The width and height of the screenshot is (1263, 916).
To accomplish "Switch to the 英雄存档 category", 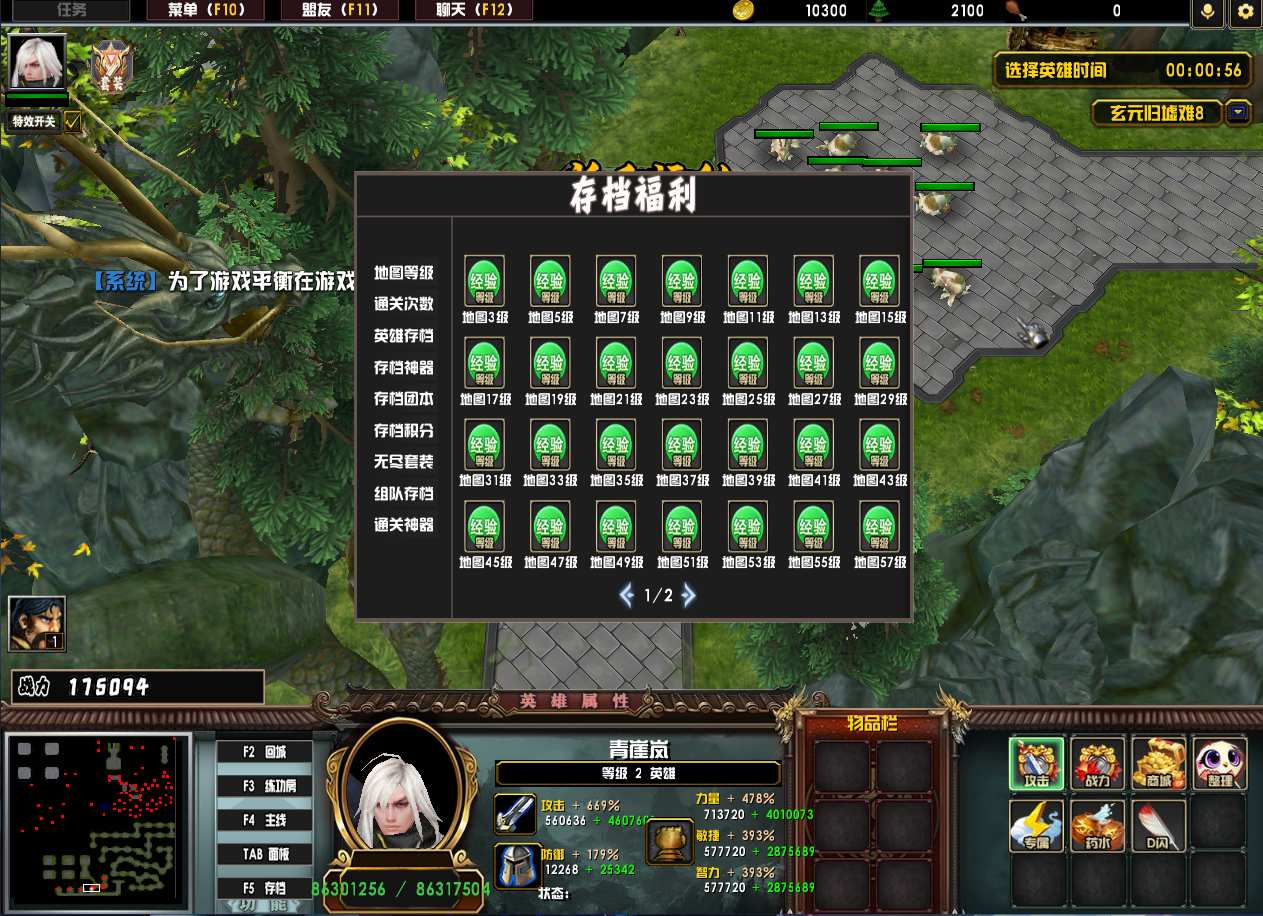I will point(404,336).
